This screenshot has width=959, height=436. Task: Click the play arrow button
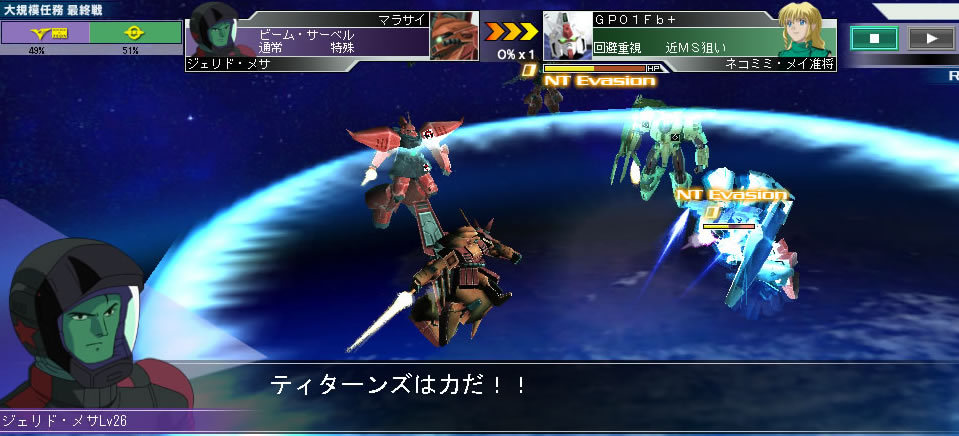(931, 39)
